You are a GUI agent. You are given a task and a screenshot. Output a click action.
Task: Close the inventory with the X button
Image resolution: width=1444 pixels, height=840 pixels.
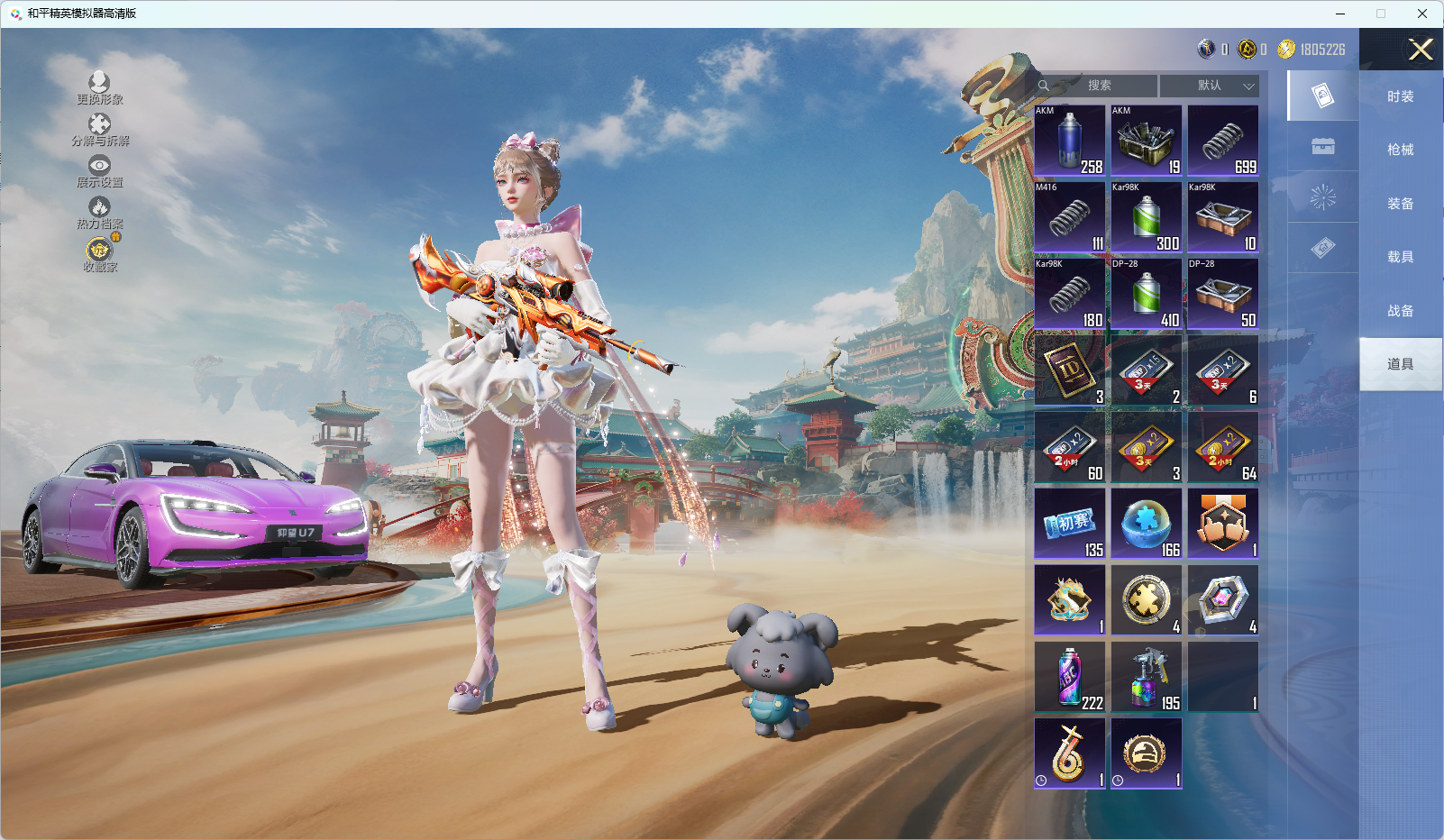[x=1421, y=50]
